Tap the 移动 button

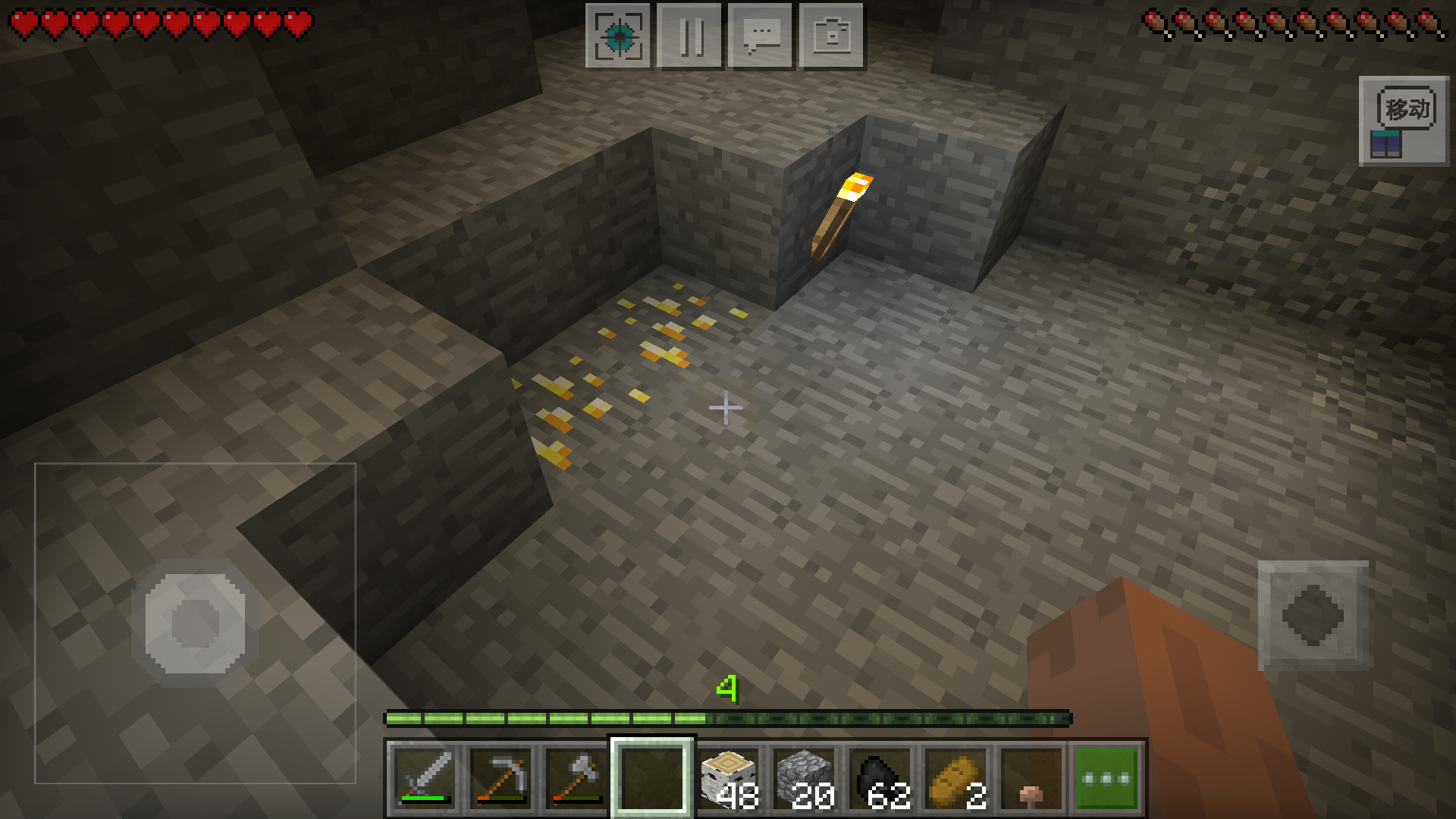1404,121
